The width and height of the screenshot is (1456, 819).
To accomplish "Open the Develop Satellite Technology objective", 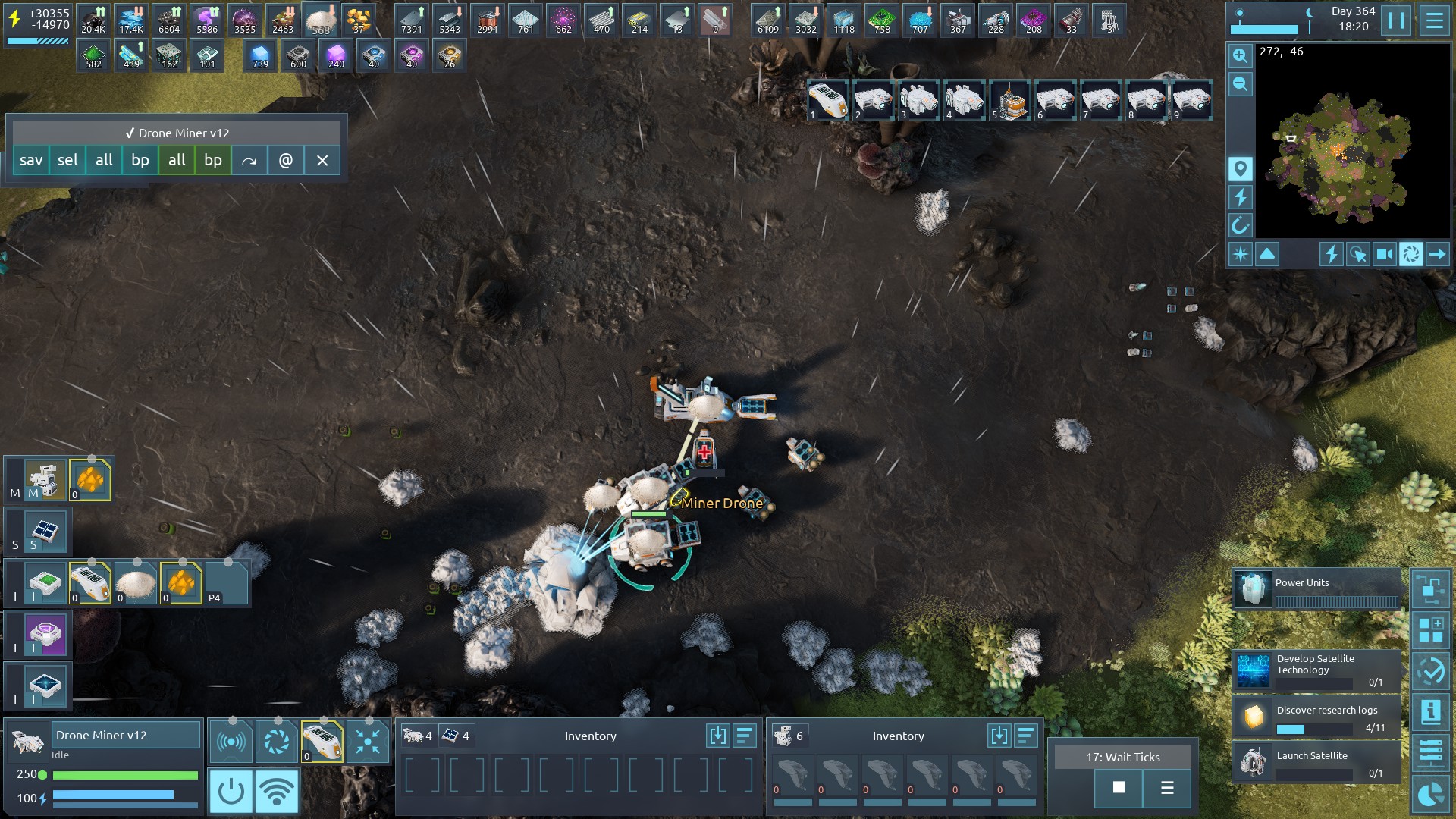I will coord(1316,670).
